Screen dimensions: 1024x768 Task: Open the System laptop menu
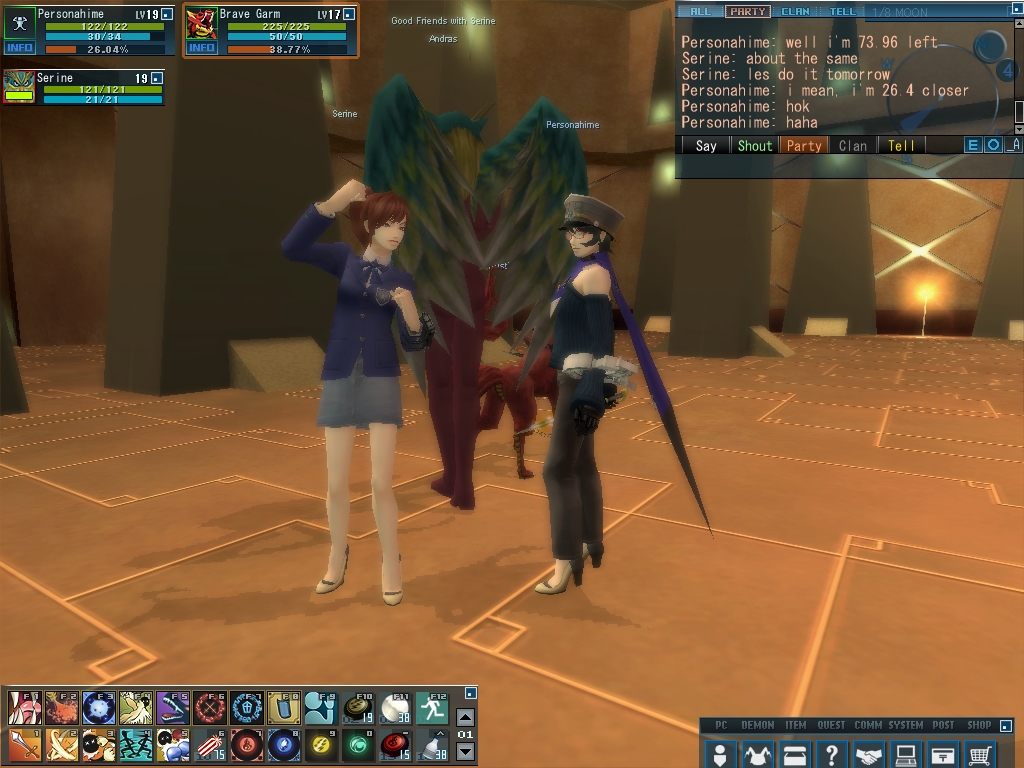click(x=906, y=753)
